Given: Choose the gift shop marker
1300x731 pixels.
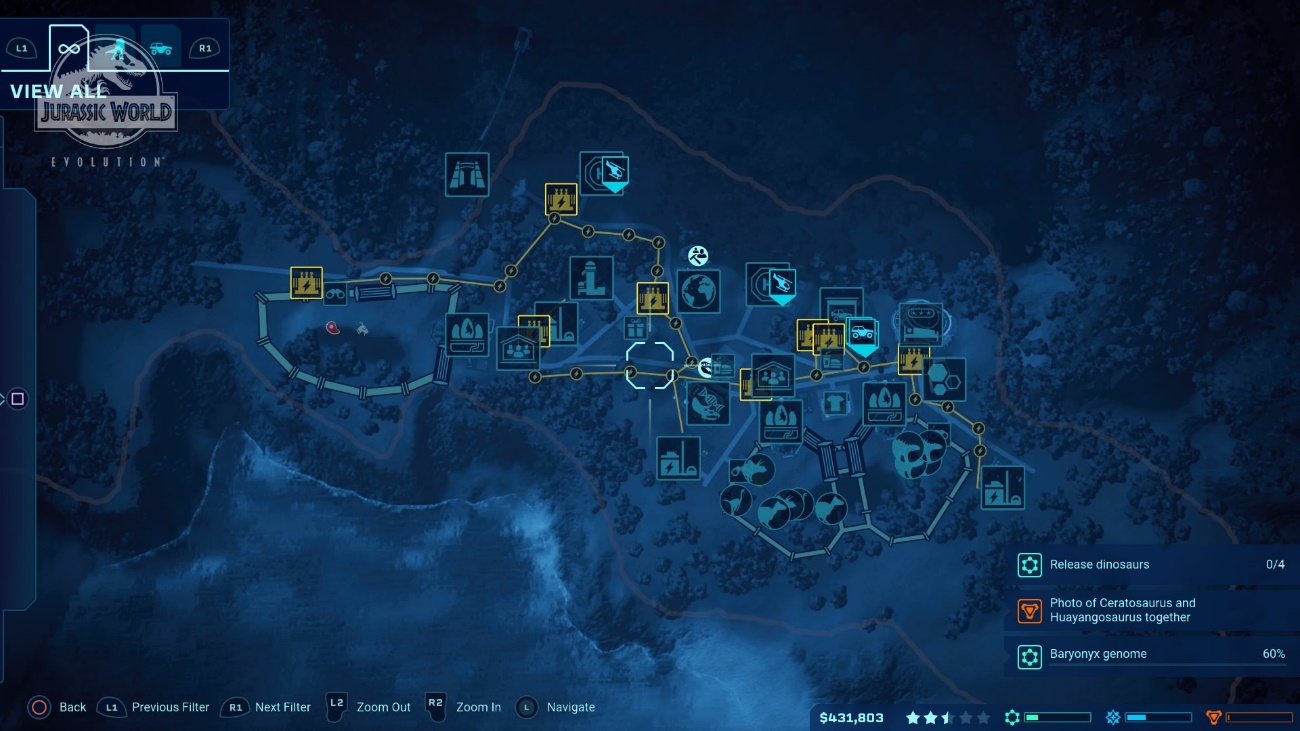Looking at the screenshot, I should coord(635,328).
